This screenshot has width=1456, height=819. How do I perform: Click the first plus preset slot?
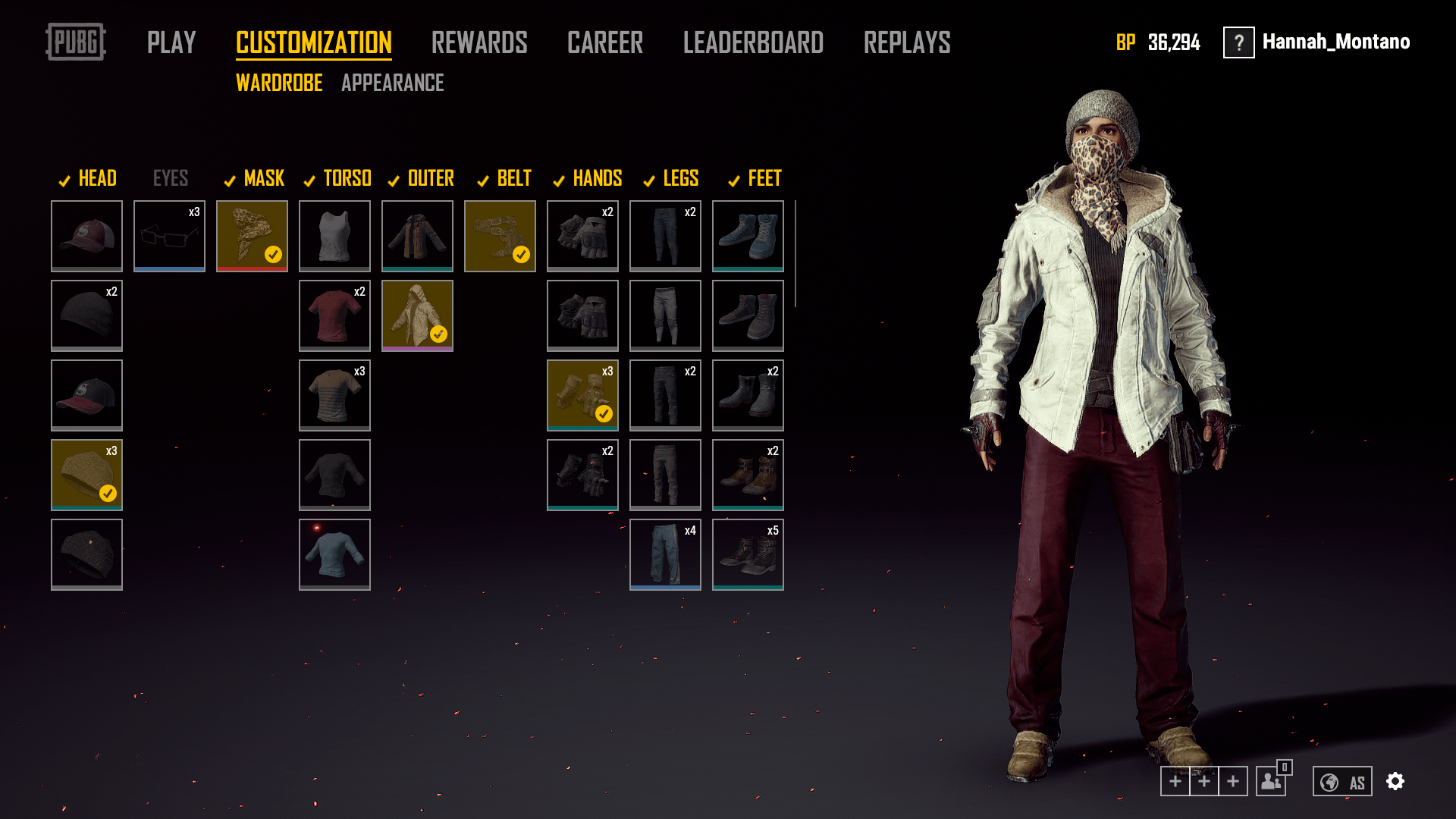1175,780
